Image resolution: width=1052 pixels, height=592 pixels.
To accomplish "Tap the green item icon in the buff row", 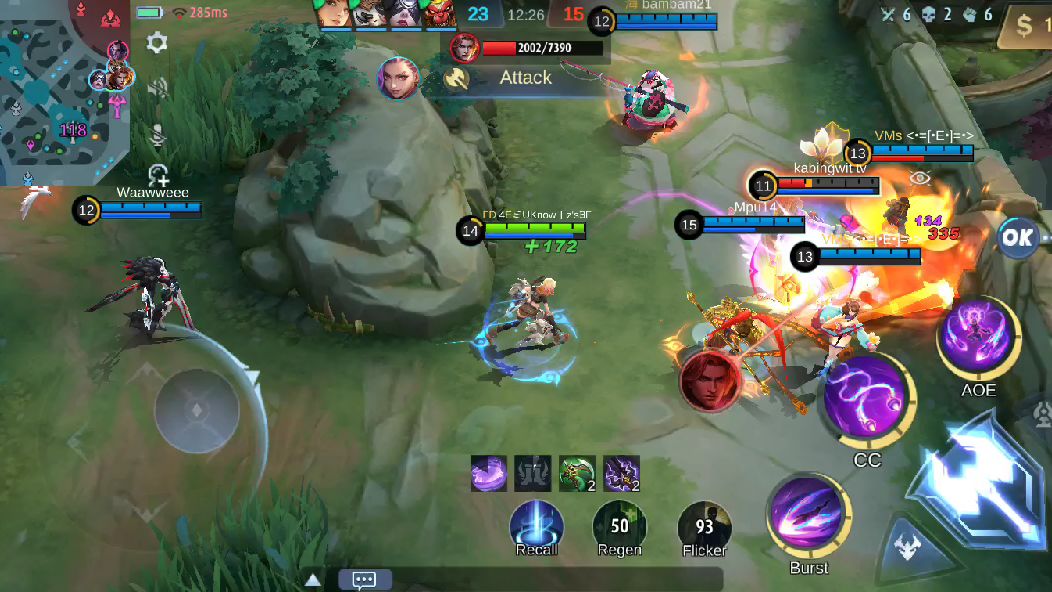I will [x=577, y=474].
